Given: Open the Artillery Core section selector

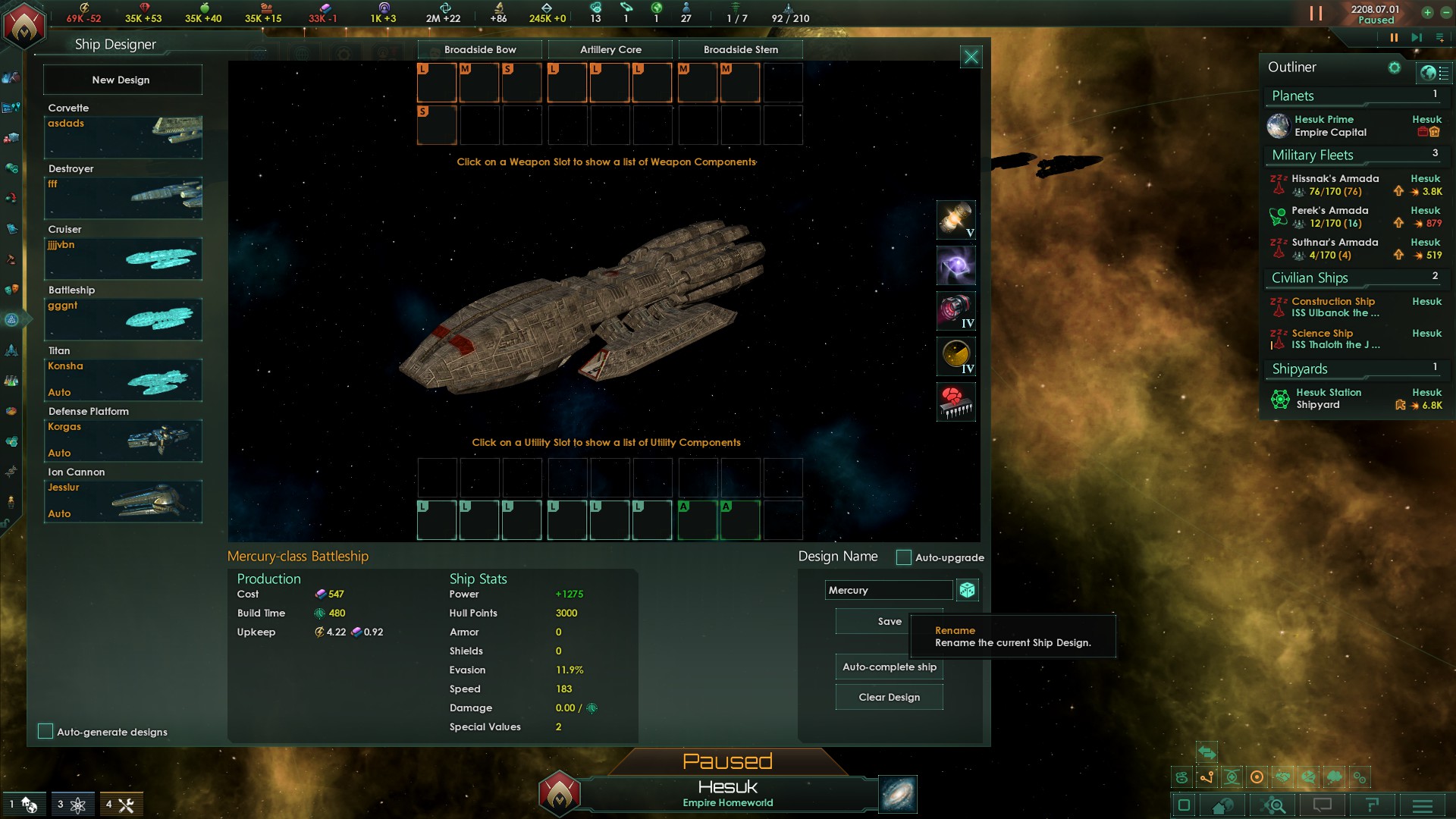Looking at the screenshot, I should [x=610, y=49].
